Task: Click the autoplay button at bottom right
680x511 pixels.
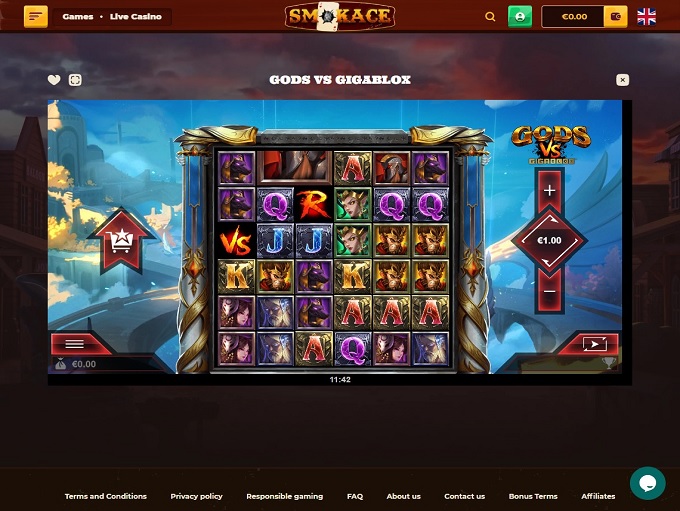Action: point(594,344)
